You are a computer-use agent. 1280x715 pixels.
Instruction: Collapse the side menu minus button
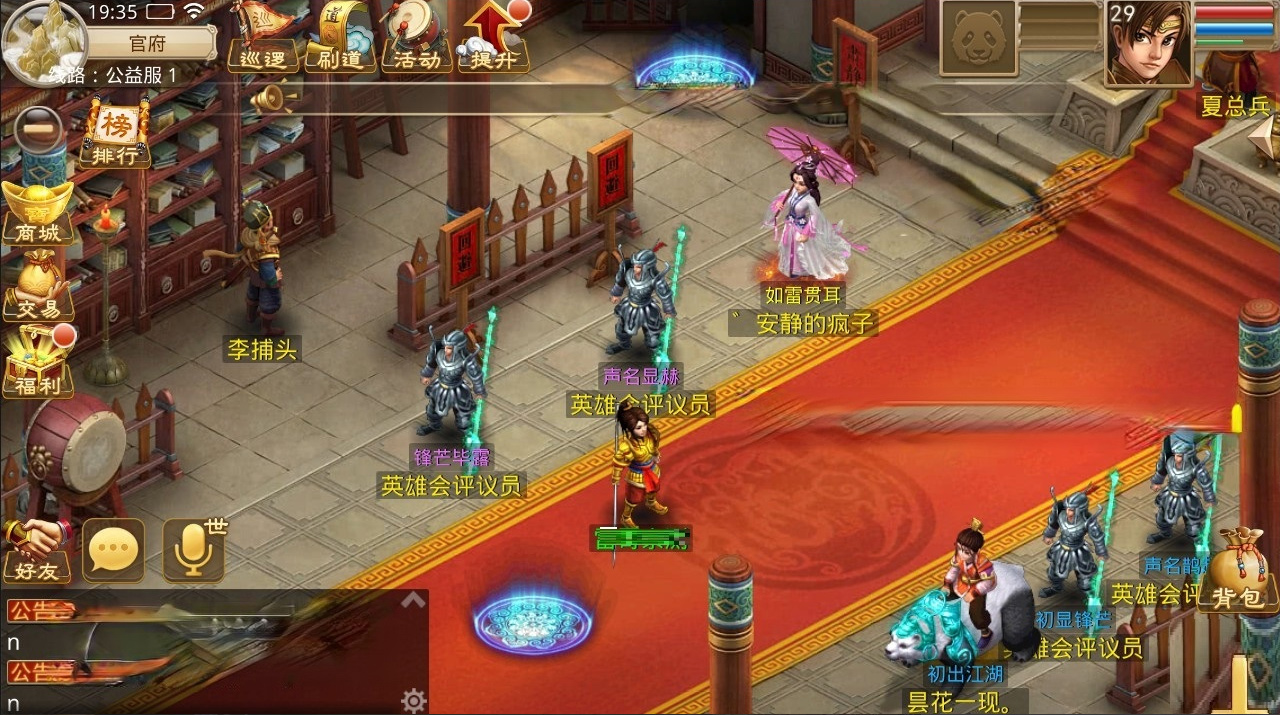[34, 128]
